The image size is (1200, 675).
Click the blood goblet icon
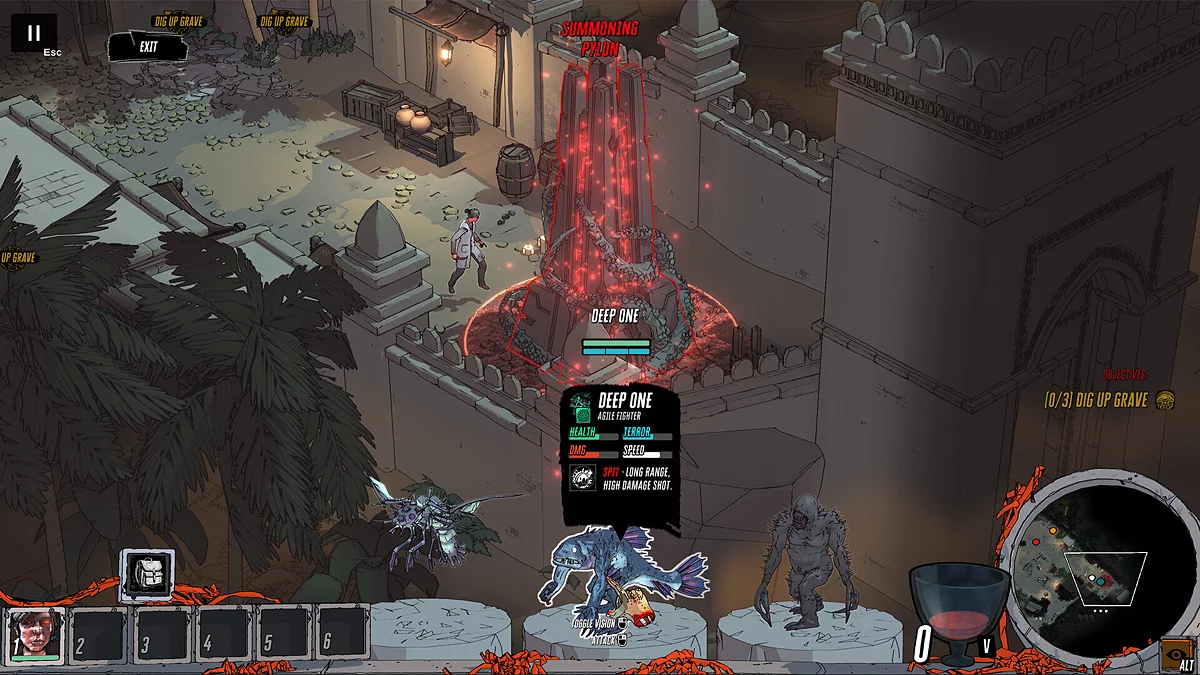click(x=960, y=612)
